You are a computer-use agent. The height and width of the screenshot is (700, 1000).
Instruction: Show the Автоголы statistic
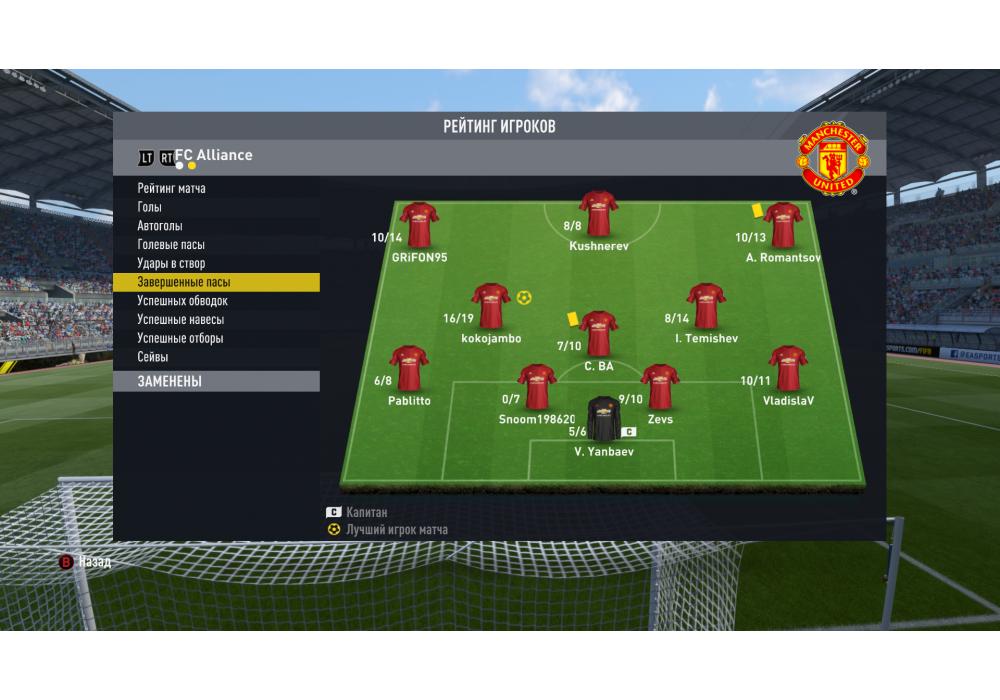[x=160, y=226]
